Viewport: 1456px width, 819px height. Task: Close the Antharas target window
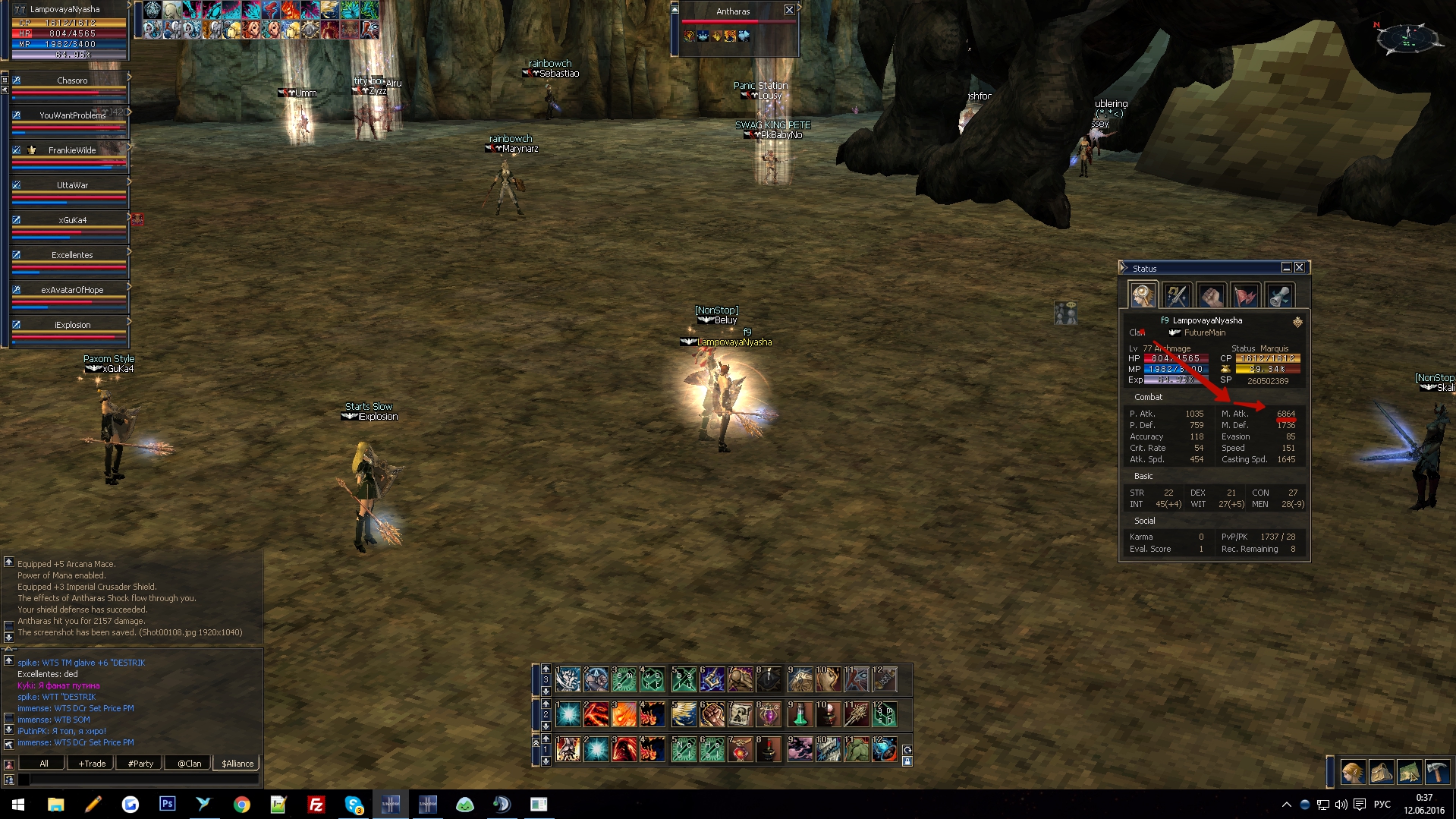(789, 11)
